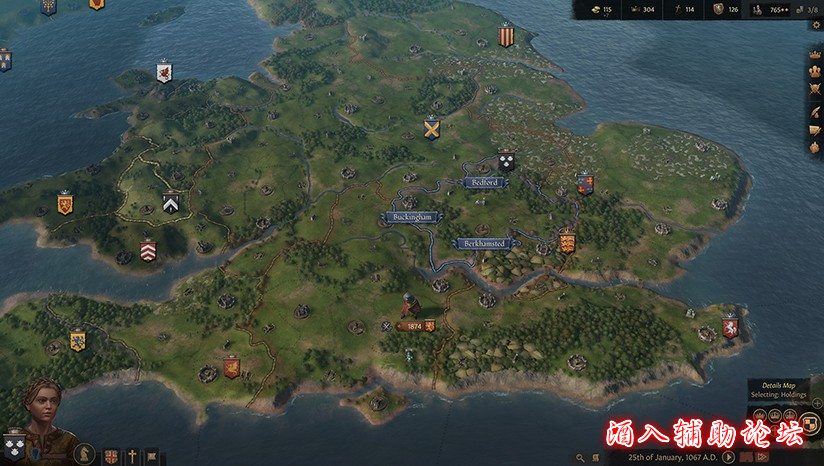Open the intrigue dagger side tab
The image size is (824, 466).
pos(814,109)
